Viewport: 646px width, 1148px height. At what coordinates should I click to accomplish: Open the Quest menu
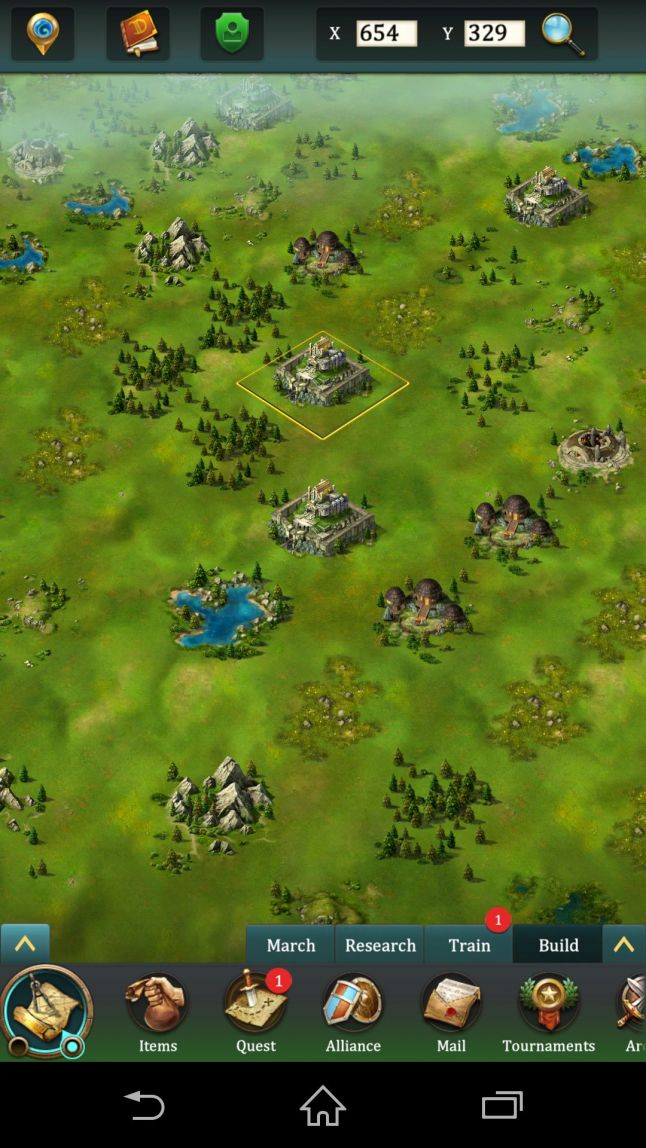point(255,1013)
